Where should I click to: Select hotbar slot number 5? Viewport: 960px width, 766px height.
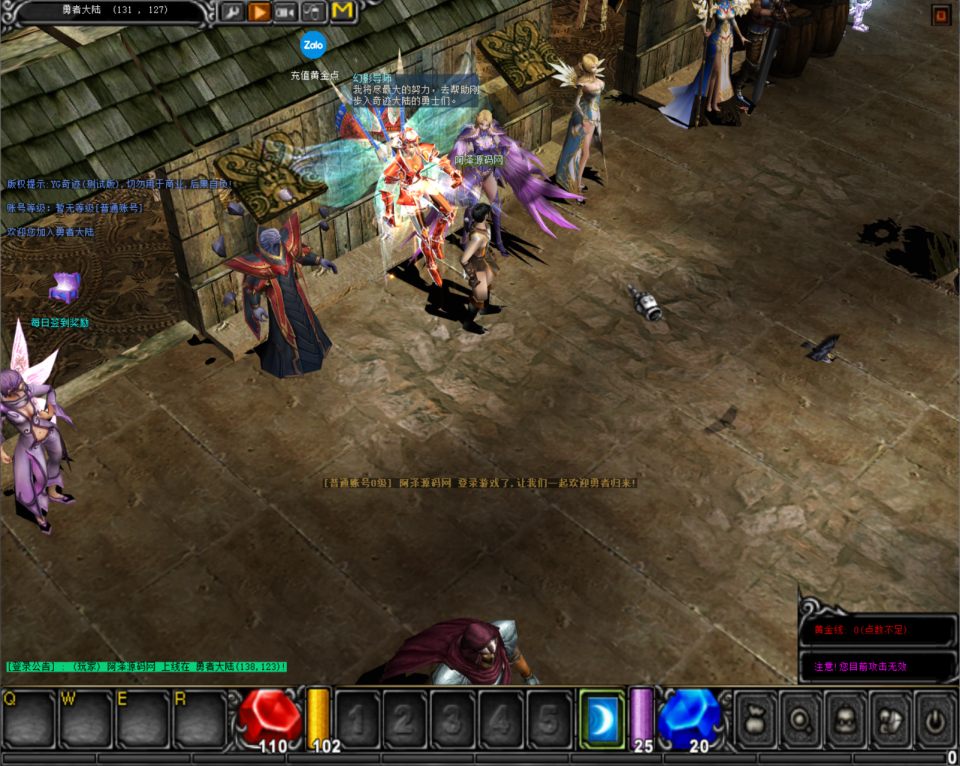click(548, 719)
